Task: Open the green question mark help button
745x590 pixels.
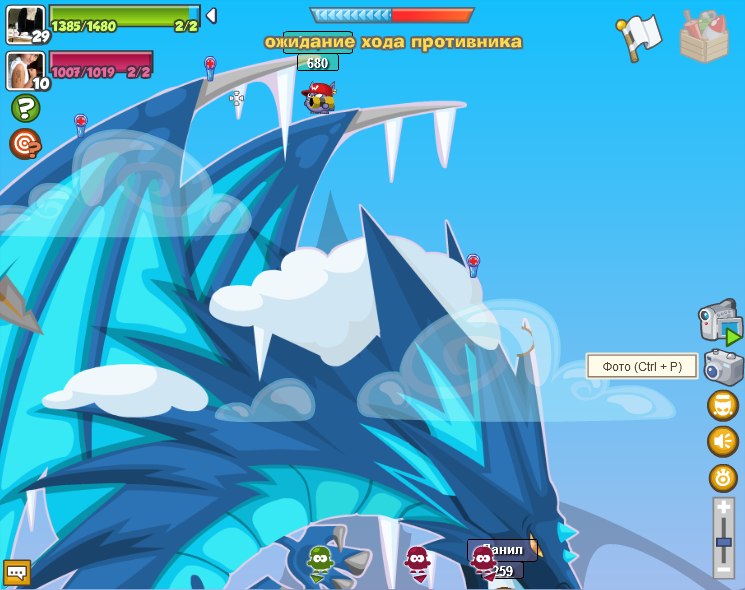Action: pyautogui.click(x=25, y=108)
